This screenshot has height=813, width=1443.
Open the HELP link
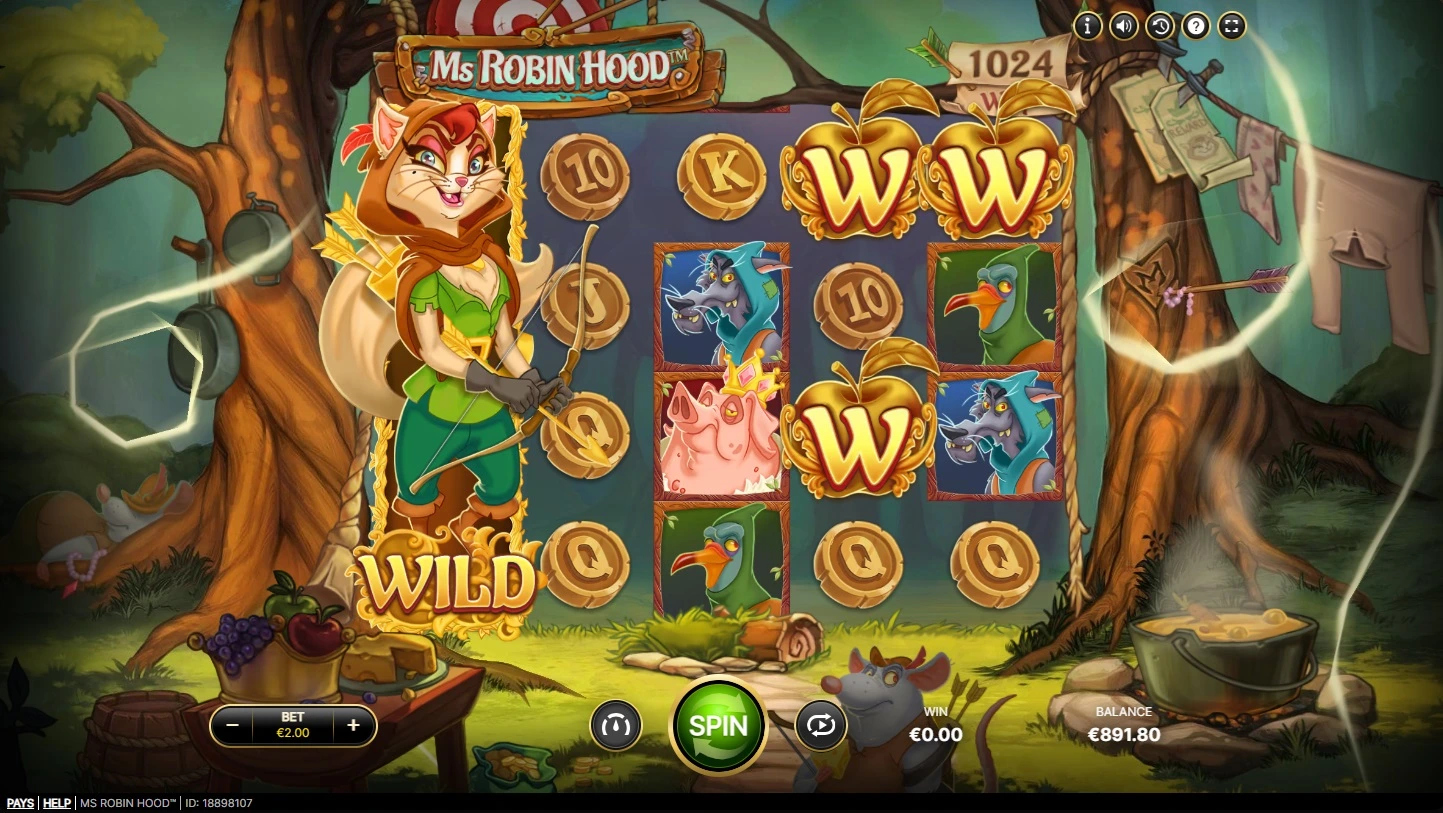[57, 803]
